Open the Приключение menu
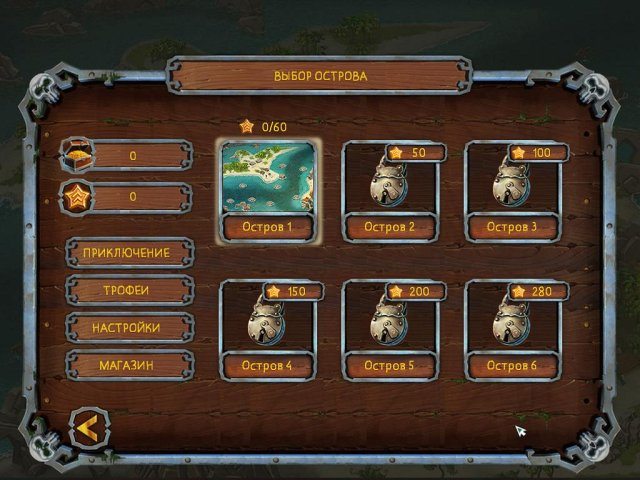This screenshot has width=640, height=480. tap(129, 253)
